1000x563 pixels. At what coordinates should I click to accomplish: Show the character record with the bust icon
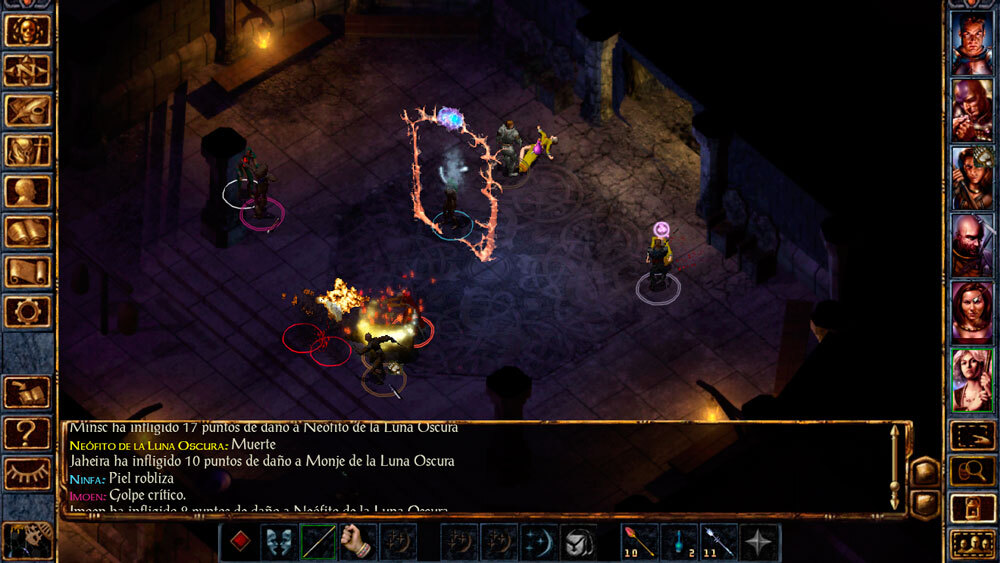(x=27, y=191)
